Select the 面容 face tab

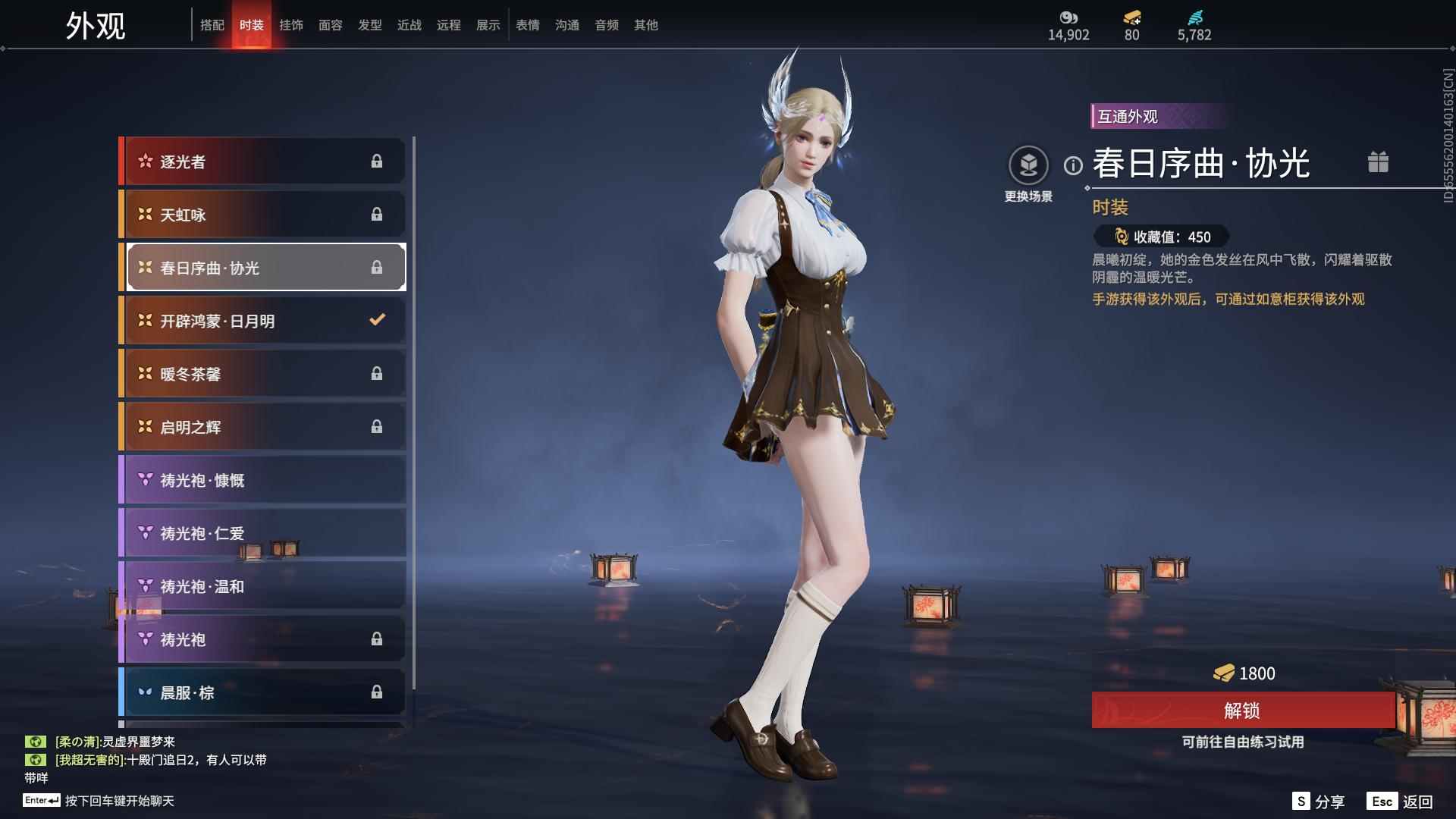tap(330, 25)
